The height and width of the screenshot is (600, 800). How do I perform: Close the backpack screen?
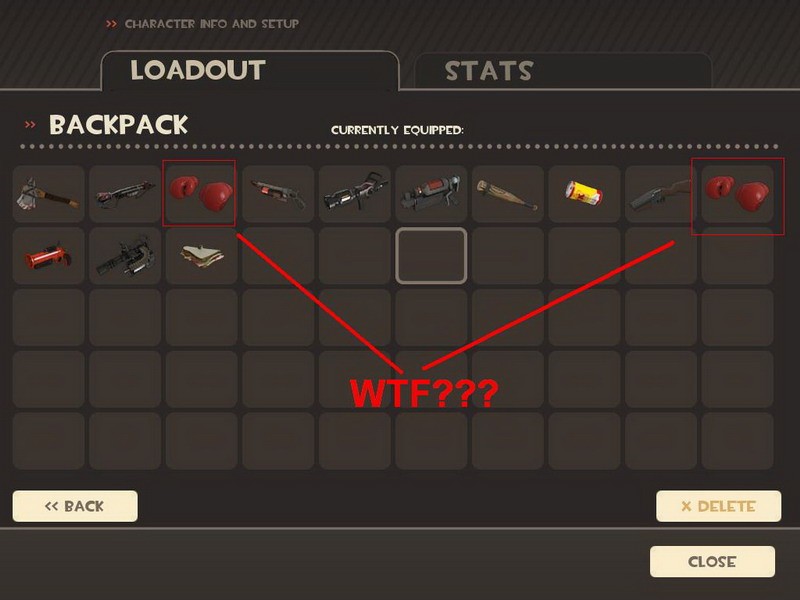pos(712,562)
